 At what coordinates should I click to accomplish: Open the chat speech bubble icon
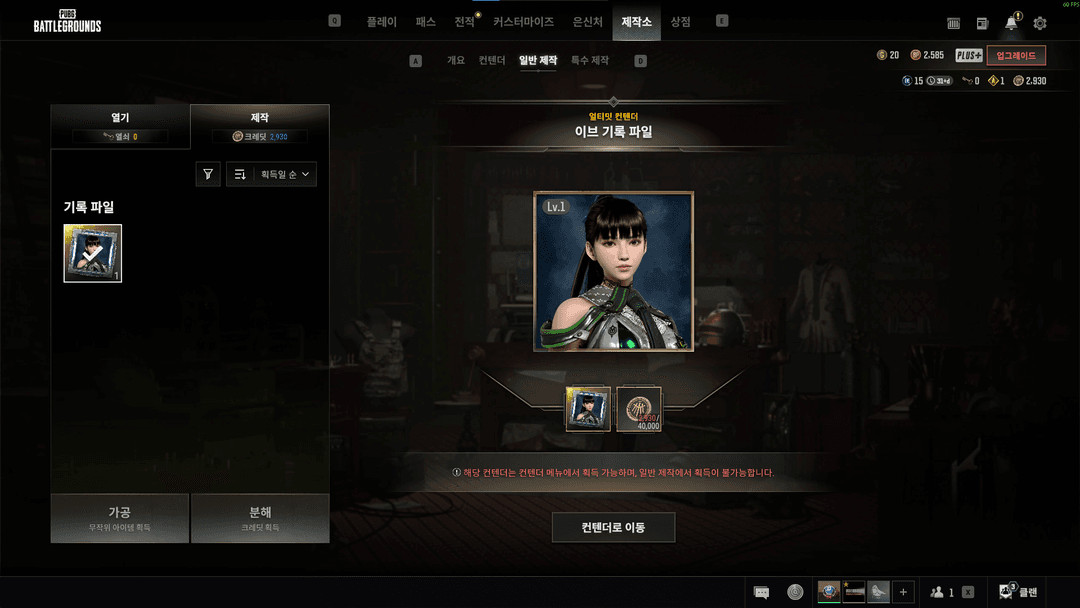(x=761, y=592)
